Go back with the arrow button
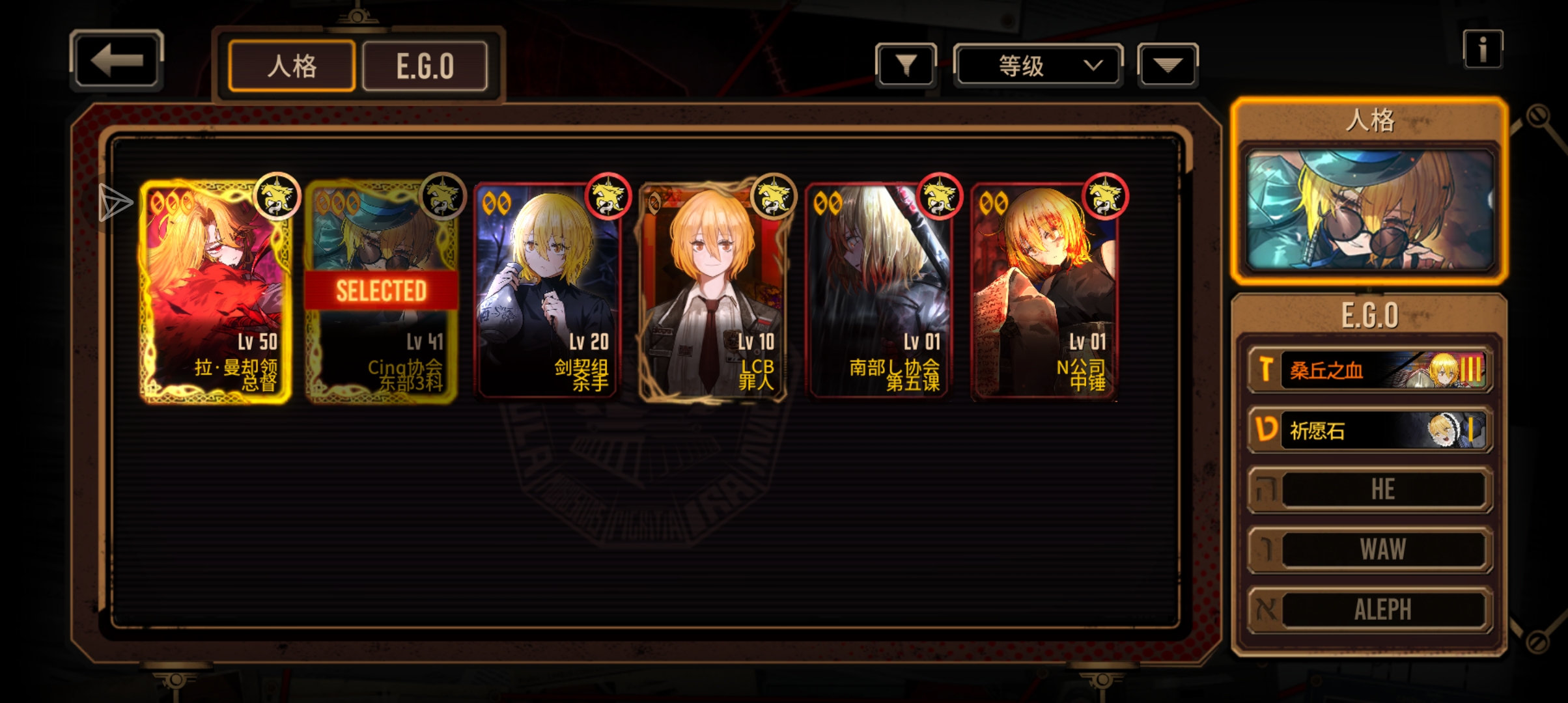 point(116,60)
